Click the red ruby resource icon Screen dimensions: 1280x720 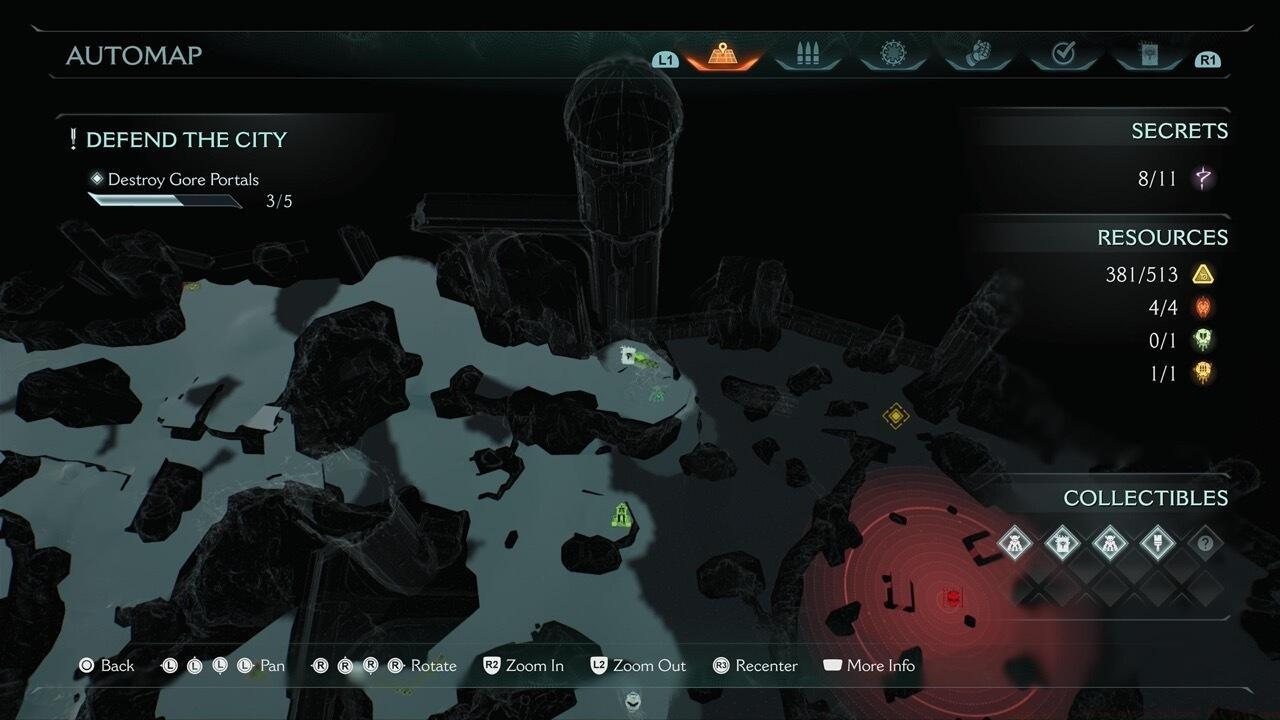pyautogui.click(x=1203, y=307)
